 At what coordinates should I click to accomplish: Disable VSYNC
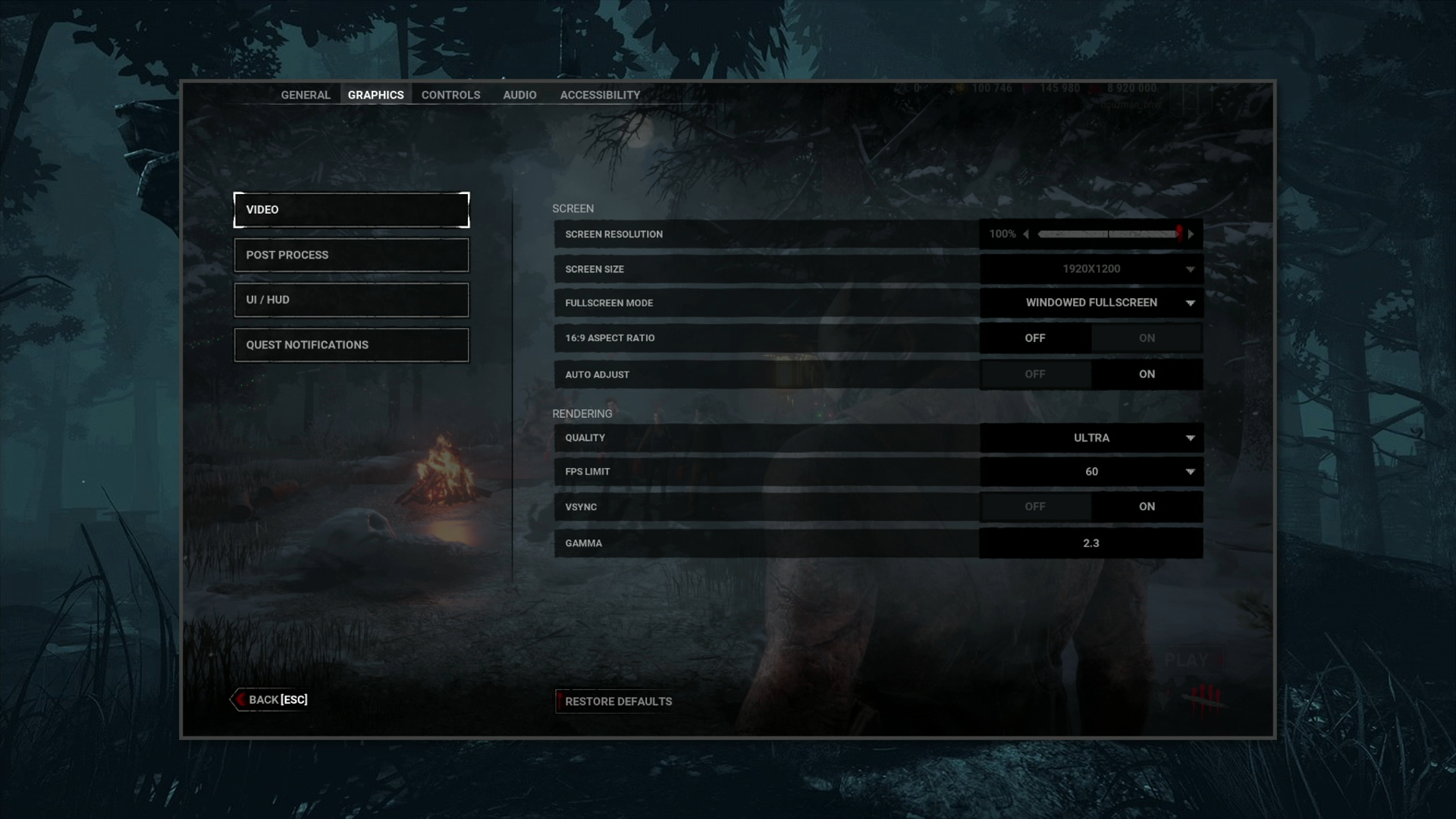1036,506
